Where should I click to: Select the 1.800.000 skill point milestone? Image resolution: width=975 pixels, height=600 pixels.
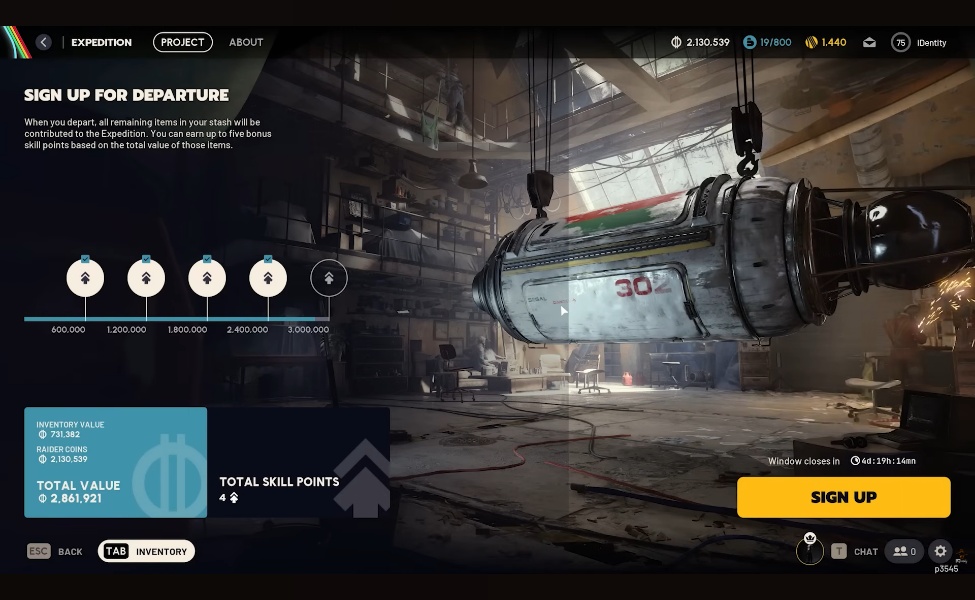click(207, 278)
